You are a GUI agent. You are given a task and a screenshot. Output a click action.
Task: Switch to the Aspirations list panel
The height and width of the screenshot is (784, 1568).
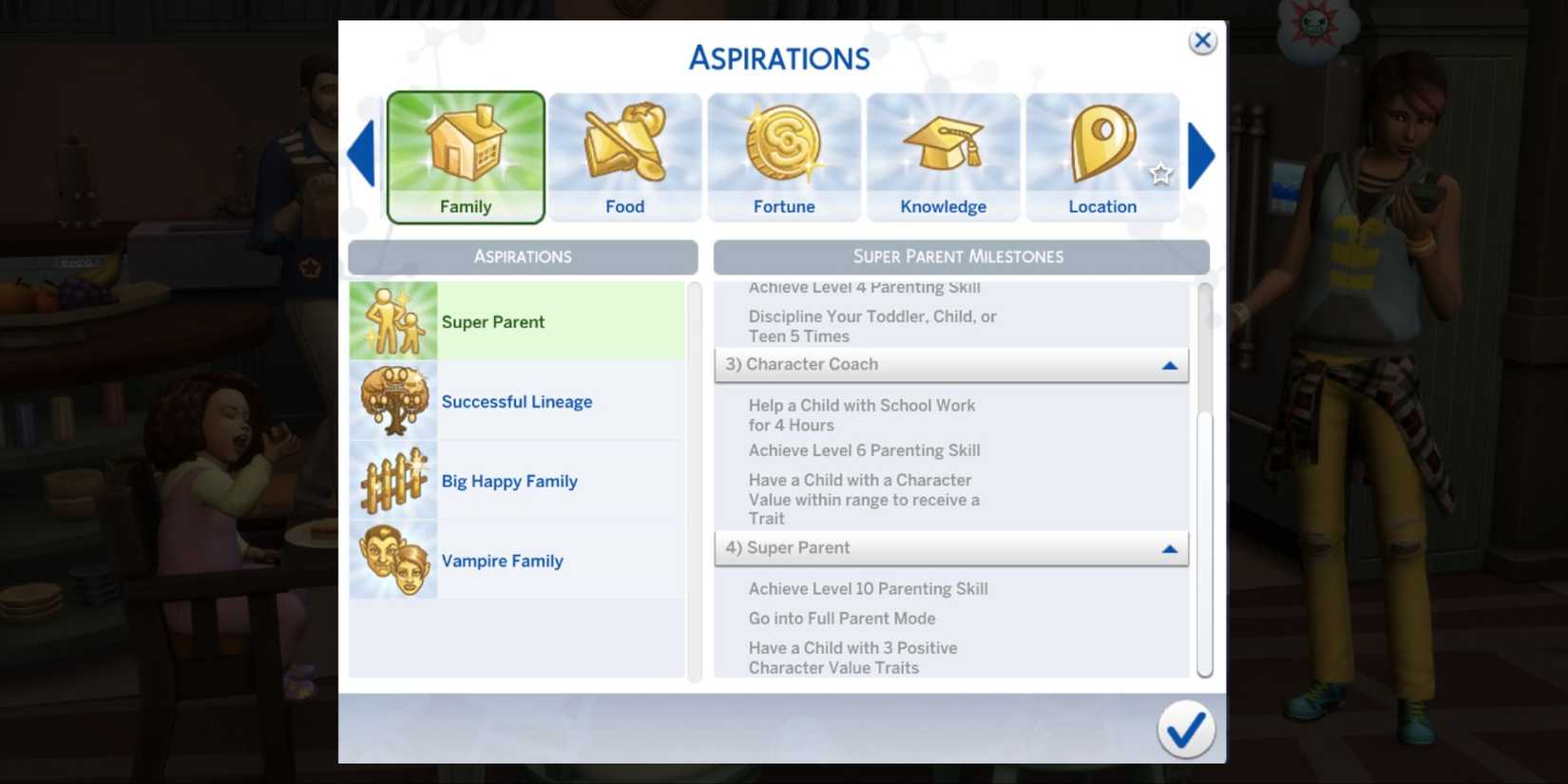tap(523, 257)
